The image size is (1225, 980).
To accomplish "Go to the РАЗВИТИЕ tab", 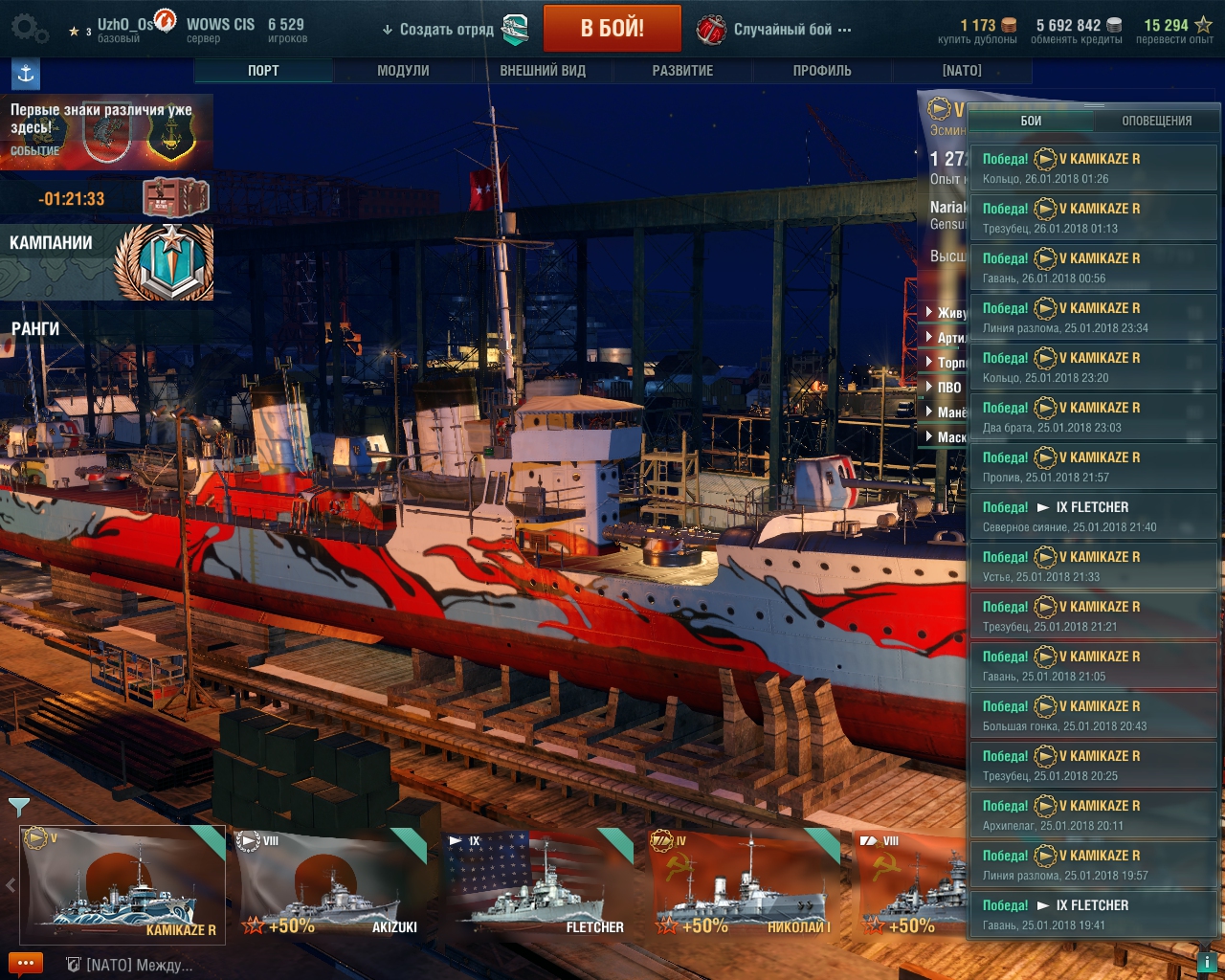I will (682, 71).
